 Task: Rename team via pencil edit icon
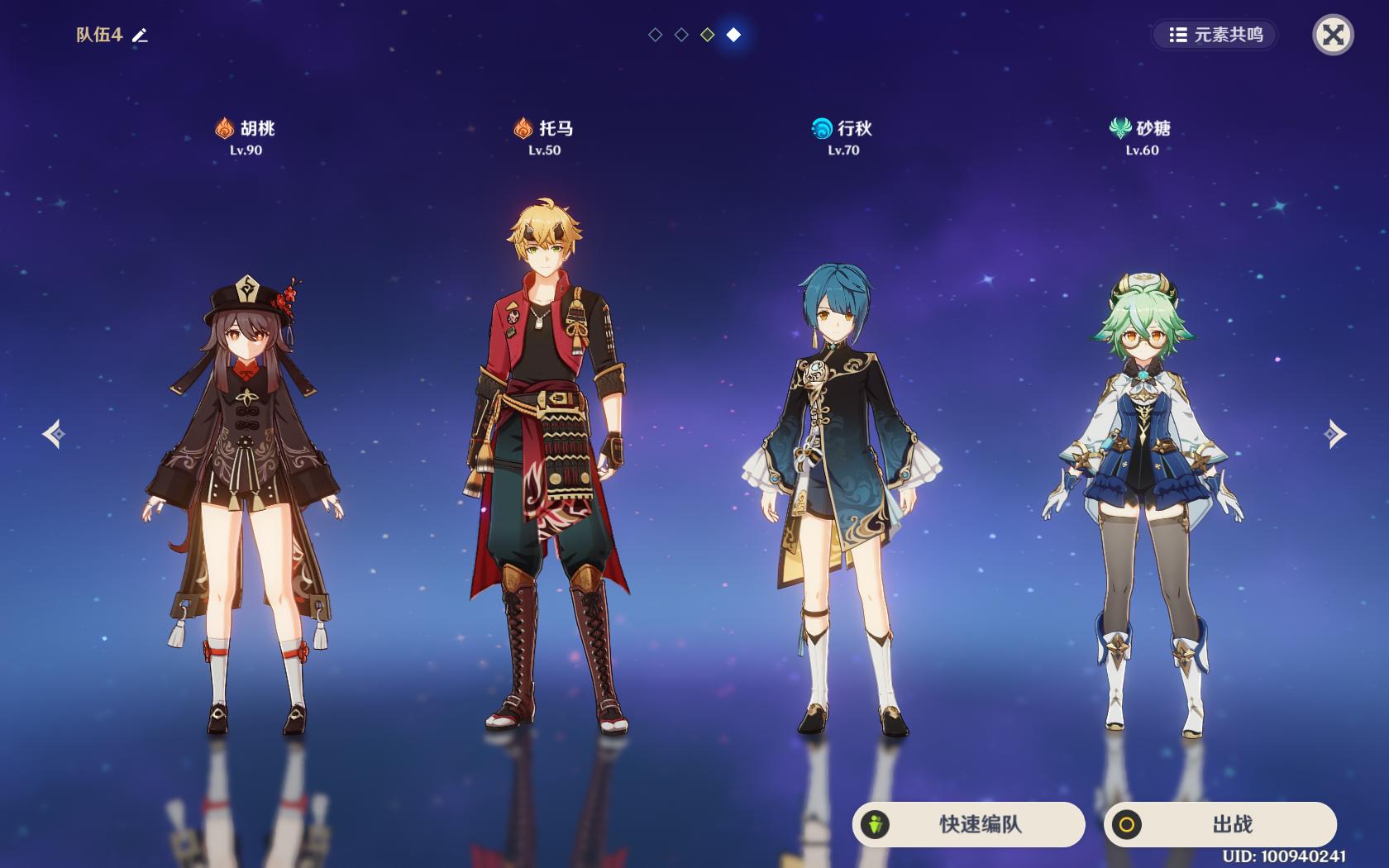pos(141,36)
